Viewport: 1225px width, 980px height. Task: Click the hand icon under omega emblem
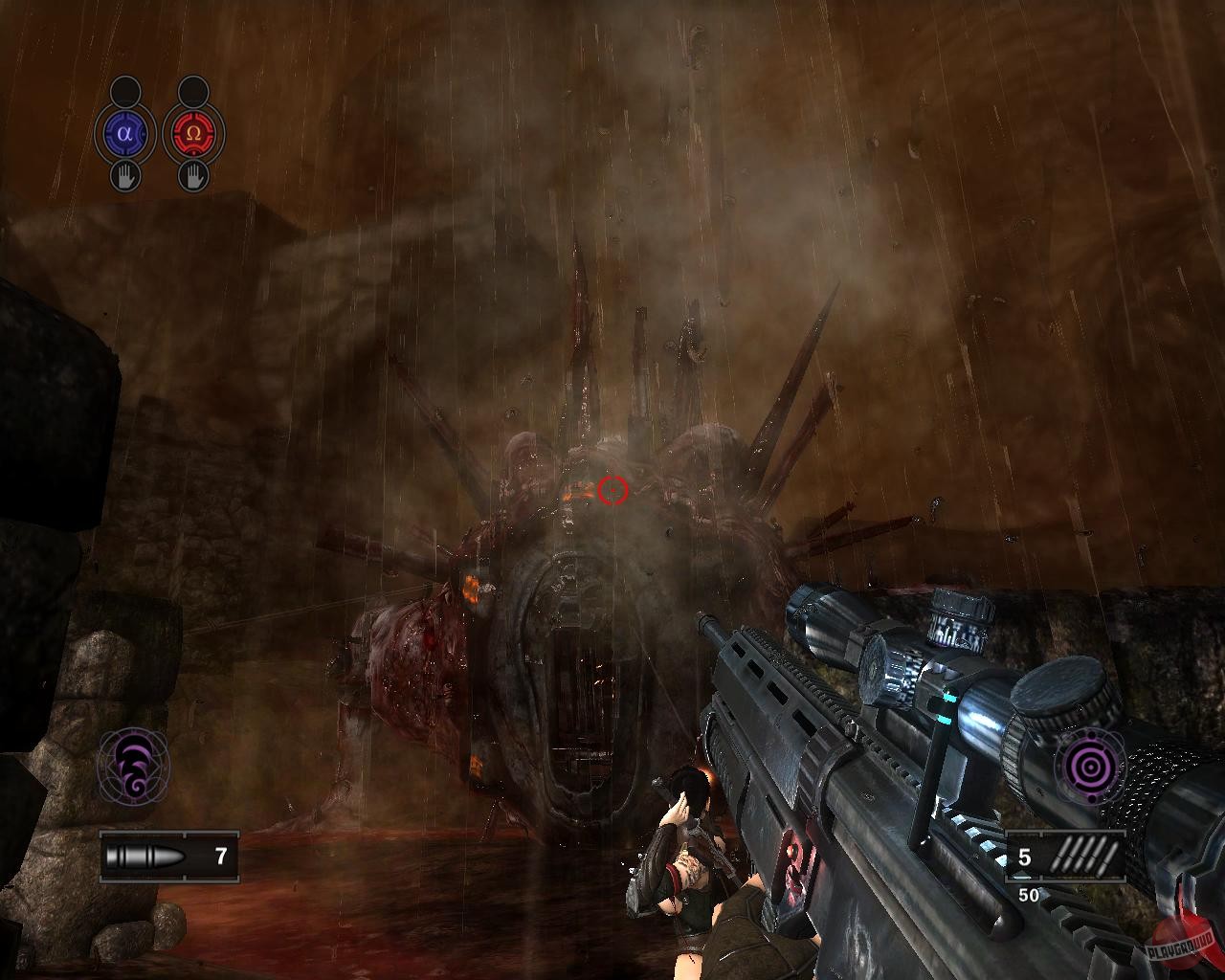[194, 176]
